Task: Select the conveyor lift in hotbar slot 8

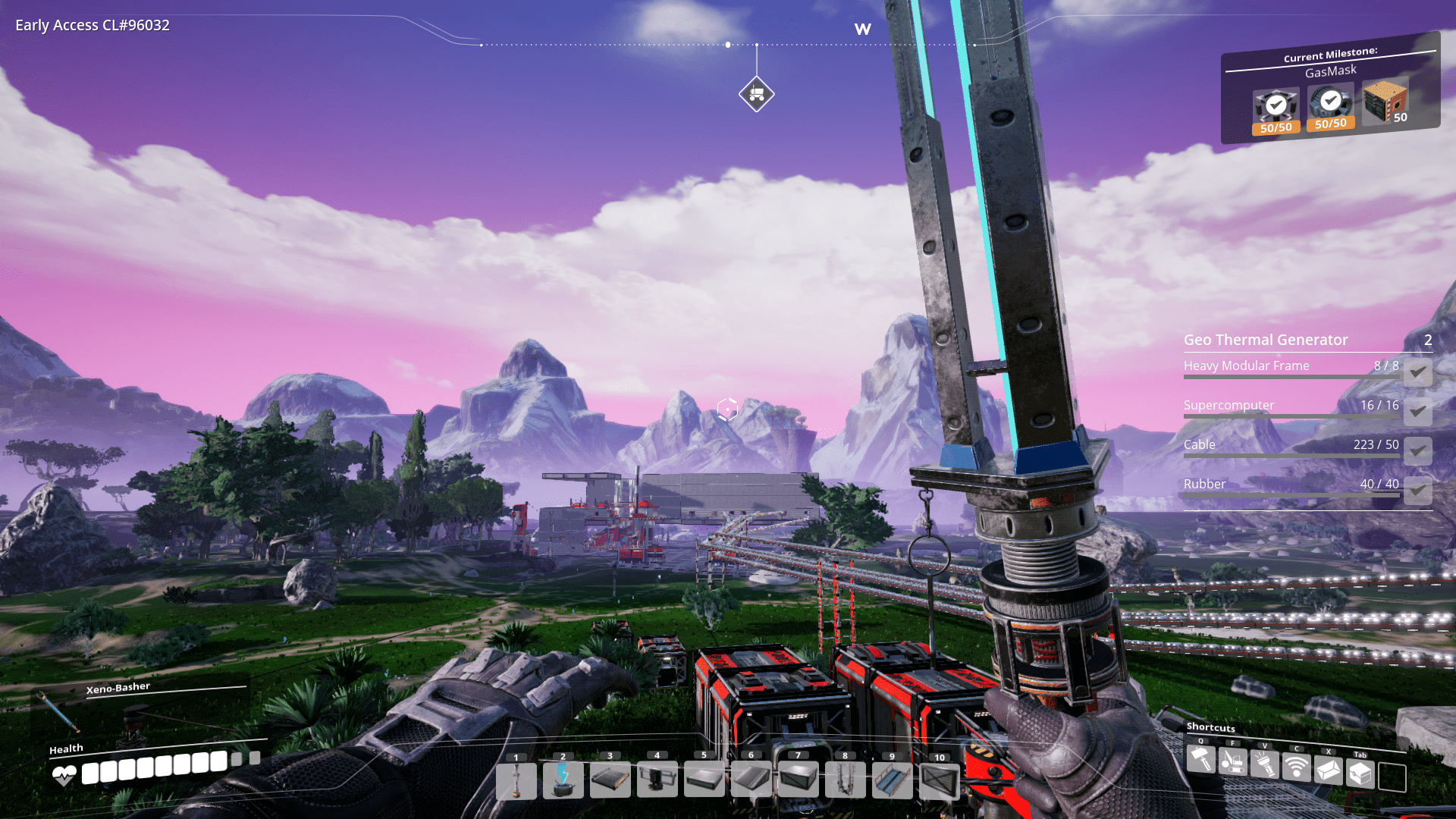Action: [846, 780]
